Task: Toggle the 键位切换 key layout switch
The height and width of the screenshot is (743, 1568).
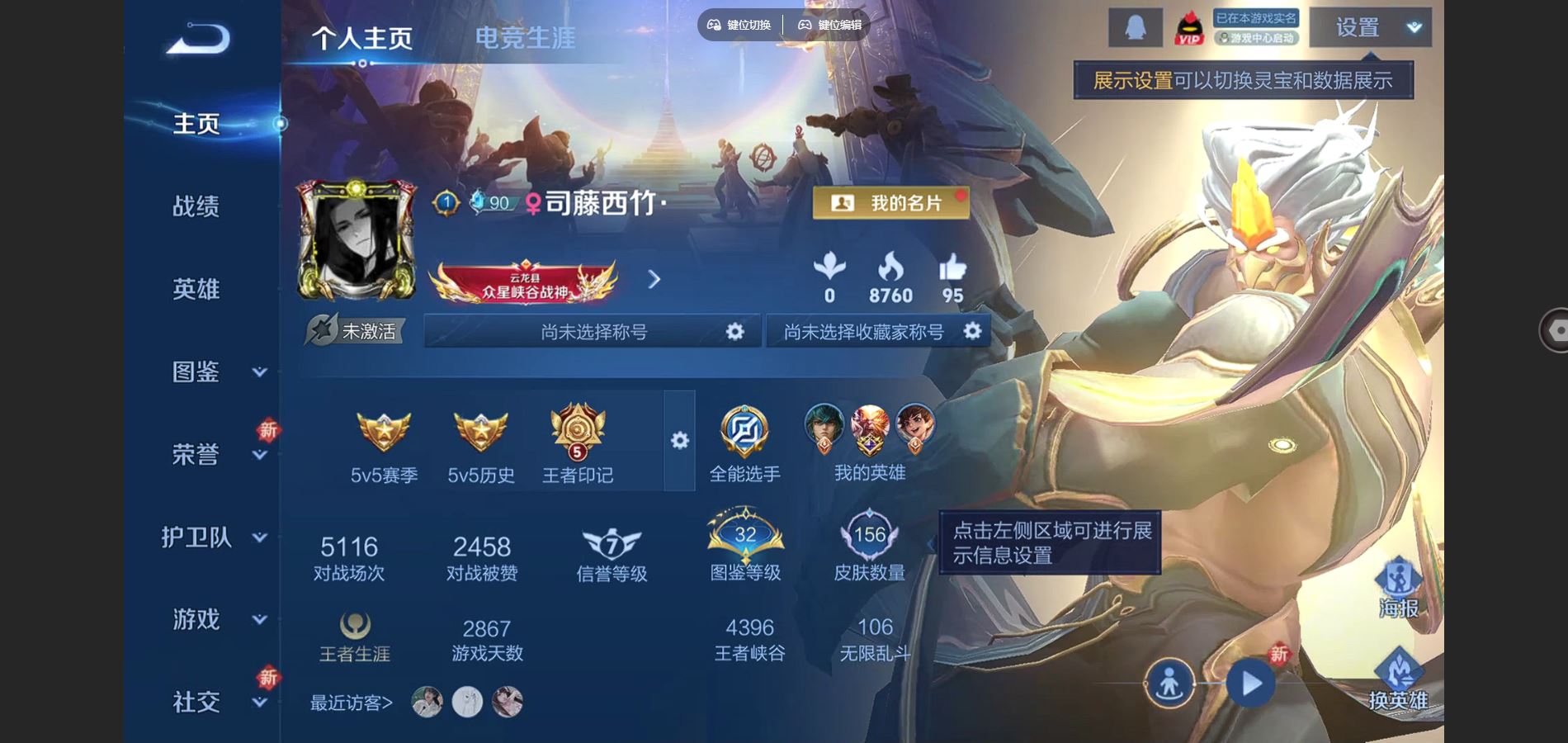Action: (x=741, y=25)
